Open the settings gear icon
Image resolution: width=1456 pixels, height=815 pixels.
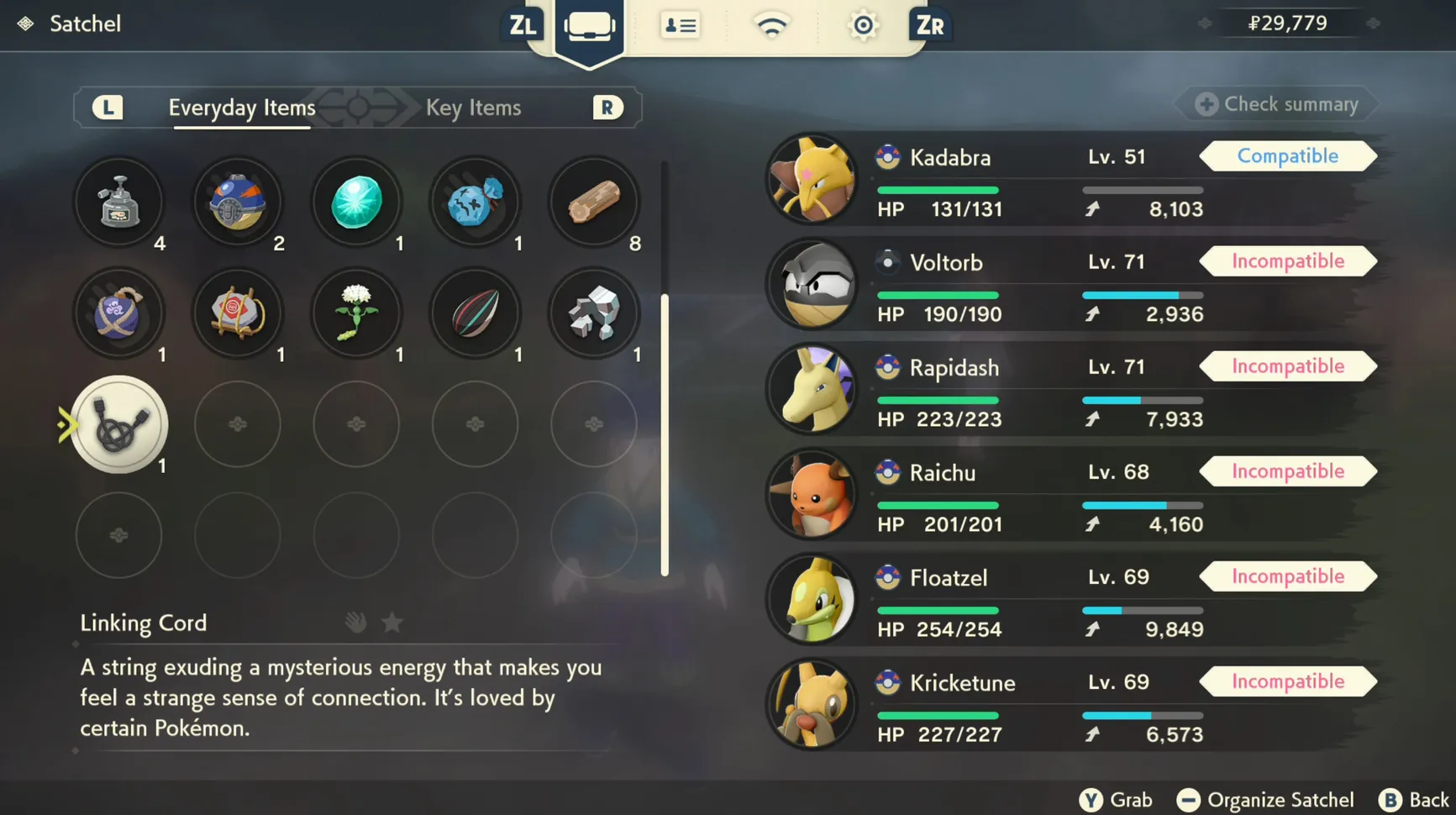(863, 25)
